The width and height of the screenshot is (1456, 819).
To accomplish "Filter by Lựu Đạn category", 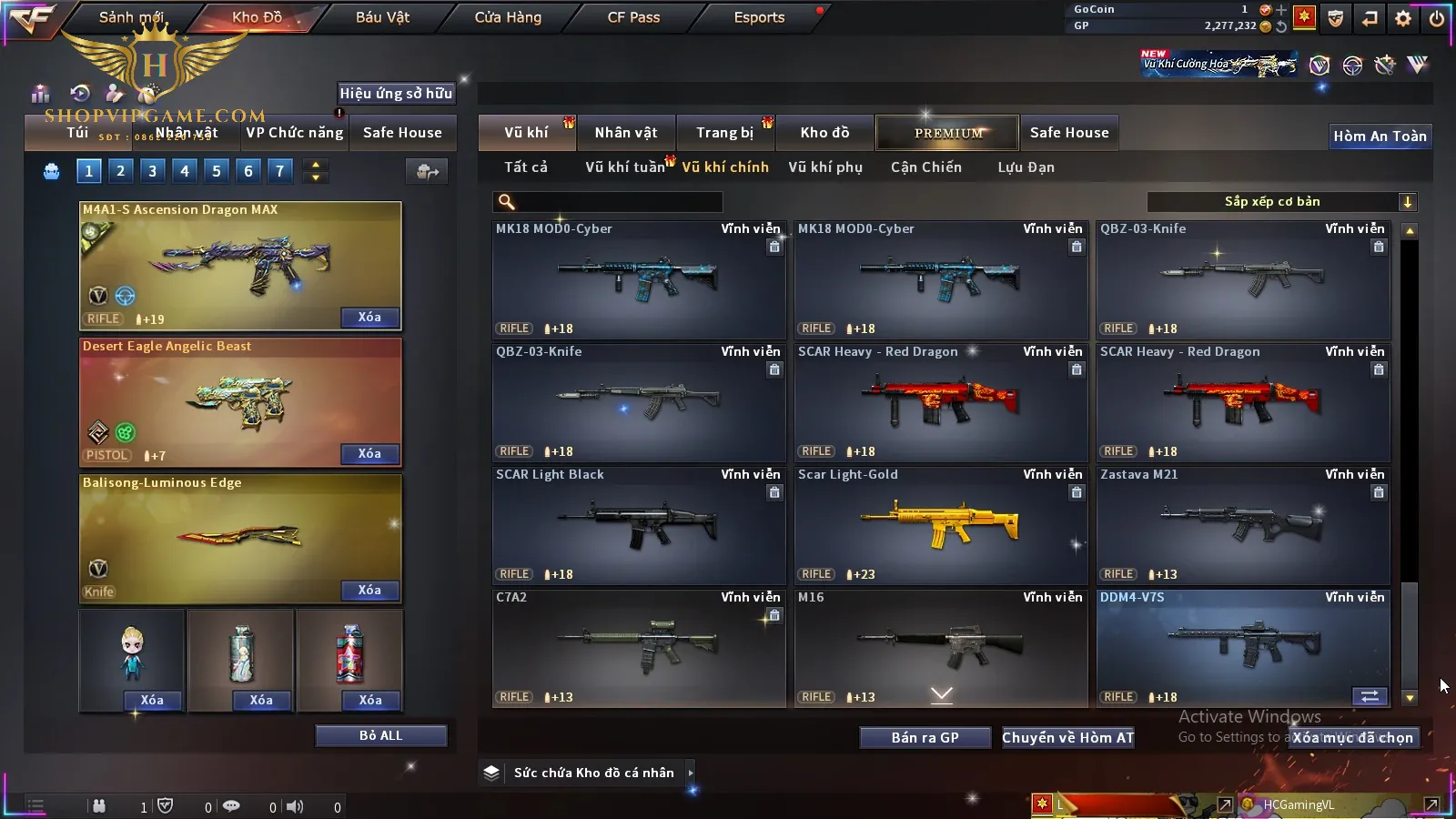I will click(1026, 167).
